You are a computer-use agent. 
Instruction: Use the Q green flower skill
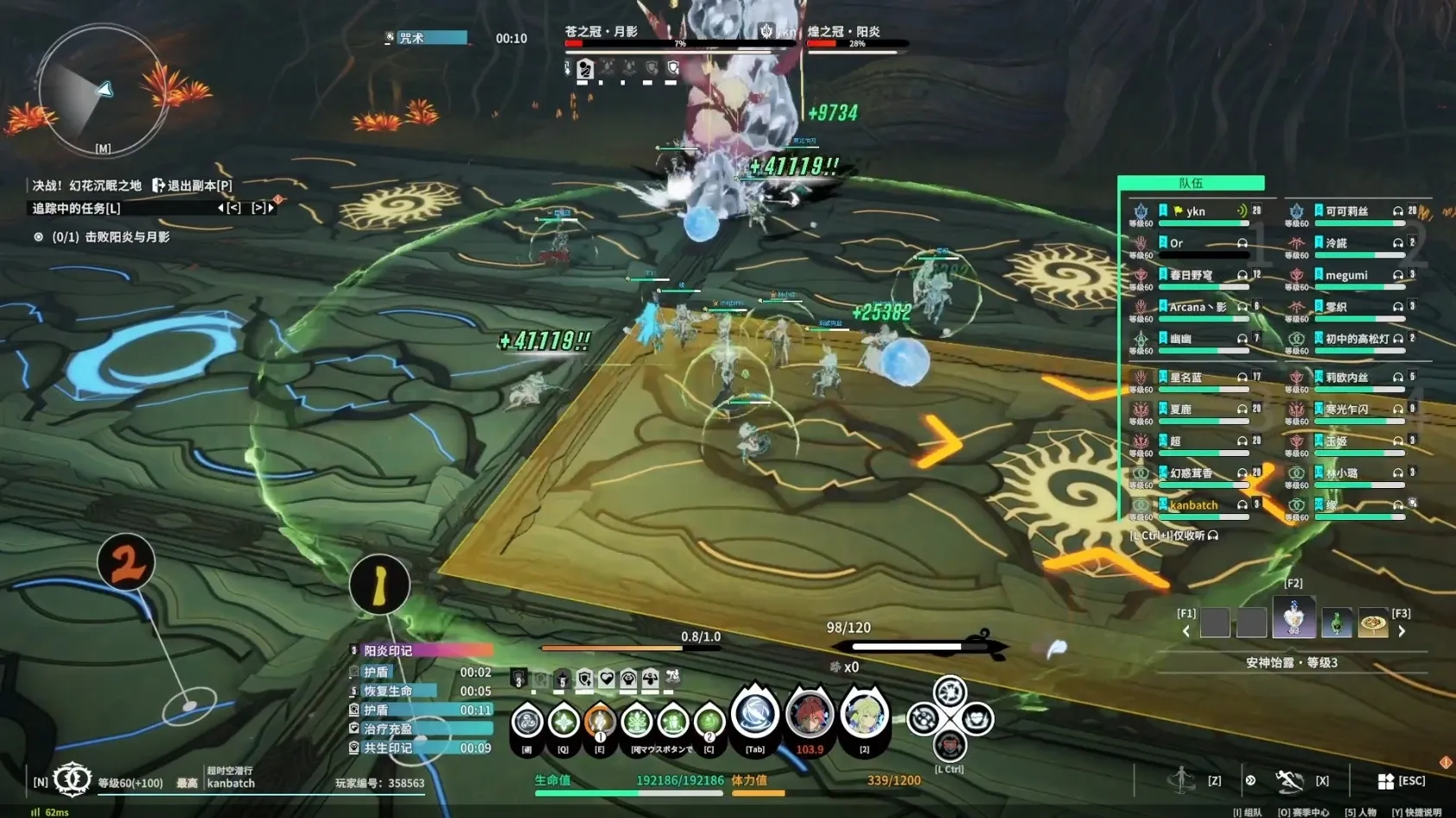tap(563, 720)
